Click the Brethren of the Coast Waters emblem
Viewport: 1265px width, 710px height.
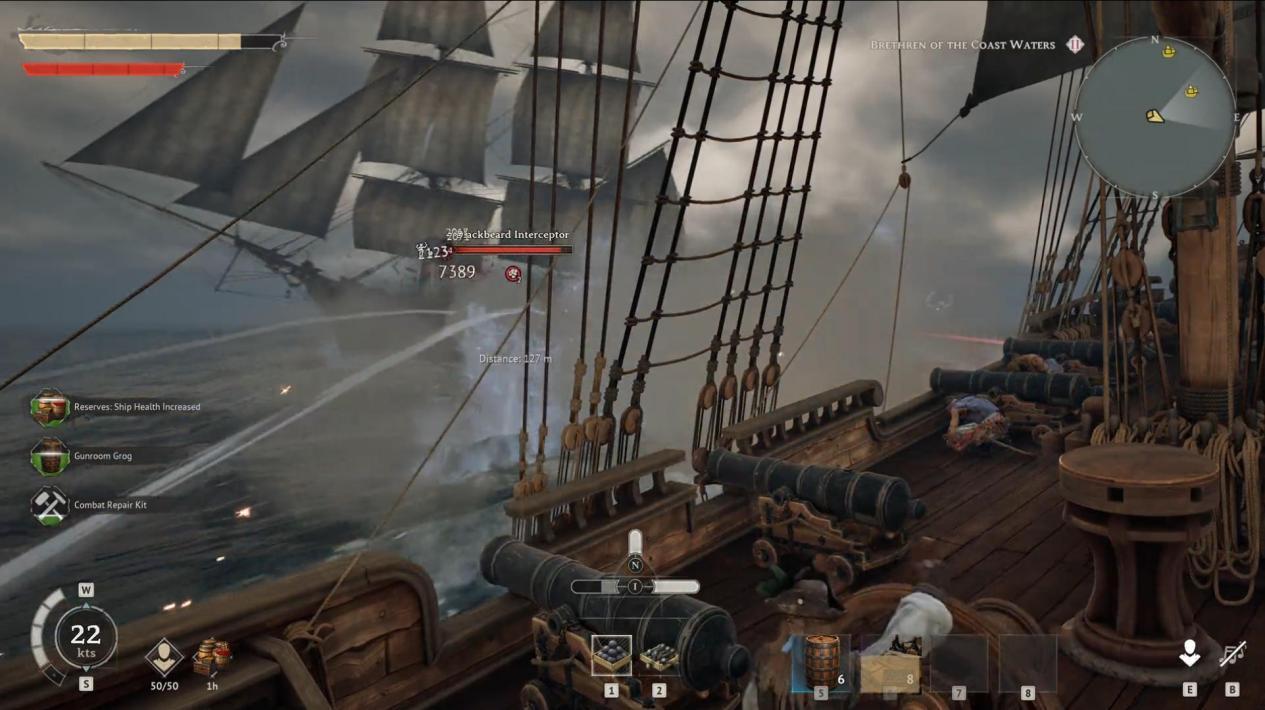pyautogui.click(x=1075, y=45)
